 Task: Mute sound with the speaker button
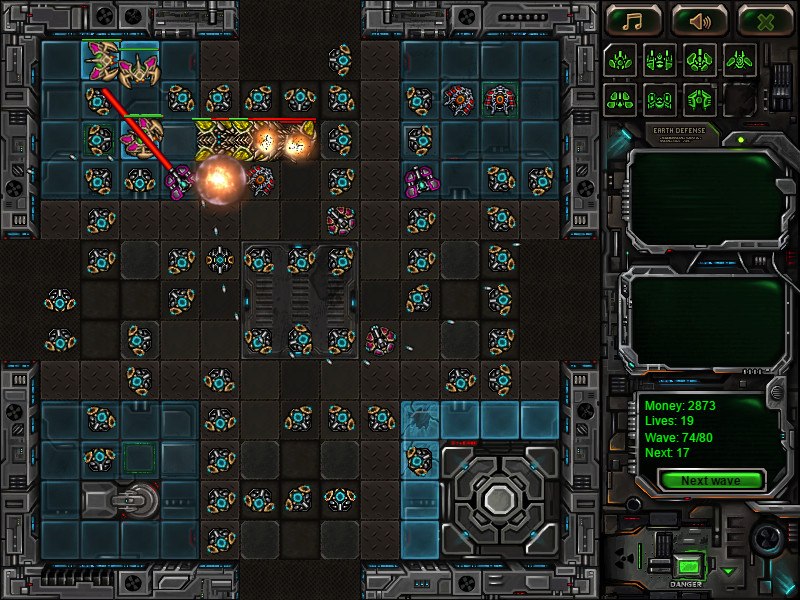click(699, 20)
